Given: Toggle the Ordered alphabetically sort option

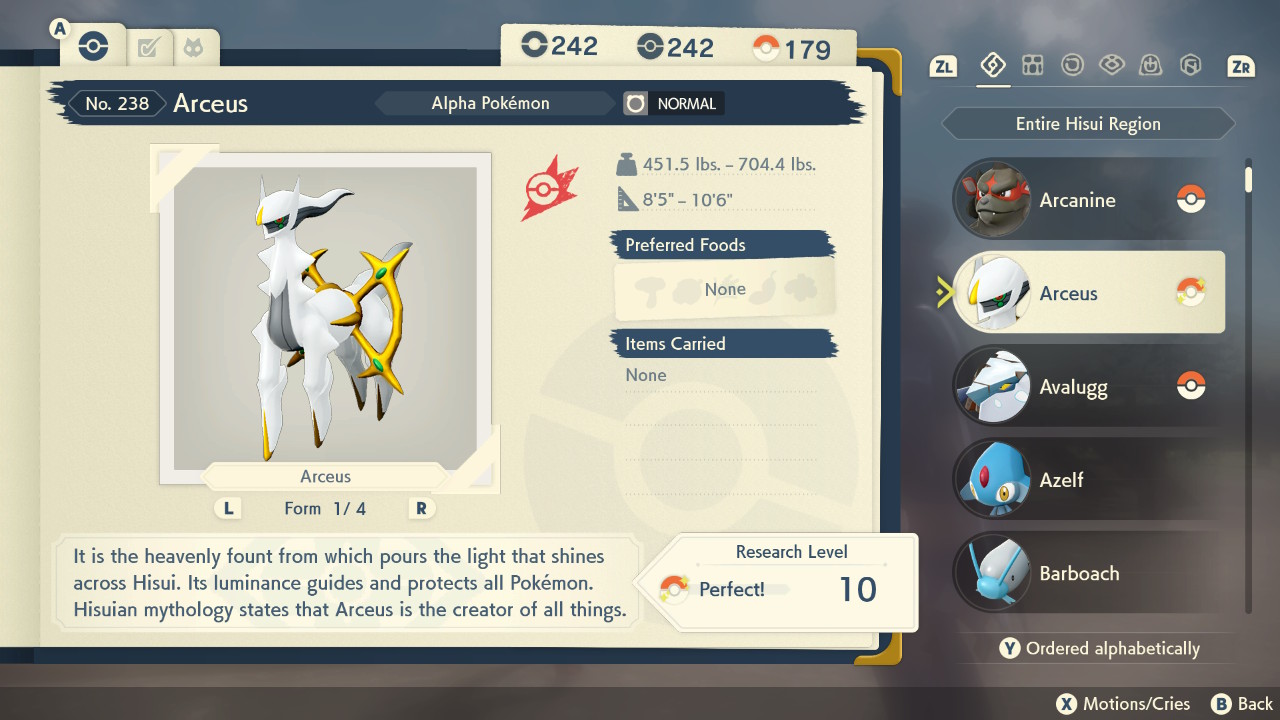Looking at the screenshot, I should pyautogui.click(x=1099, y=648).
